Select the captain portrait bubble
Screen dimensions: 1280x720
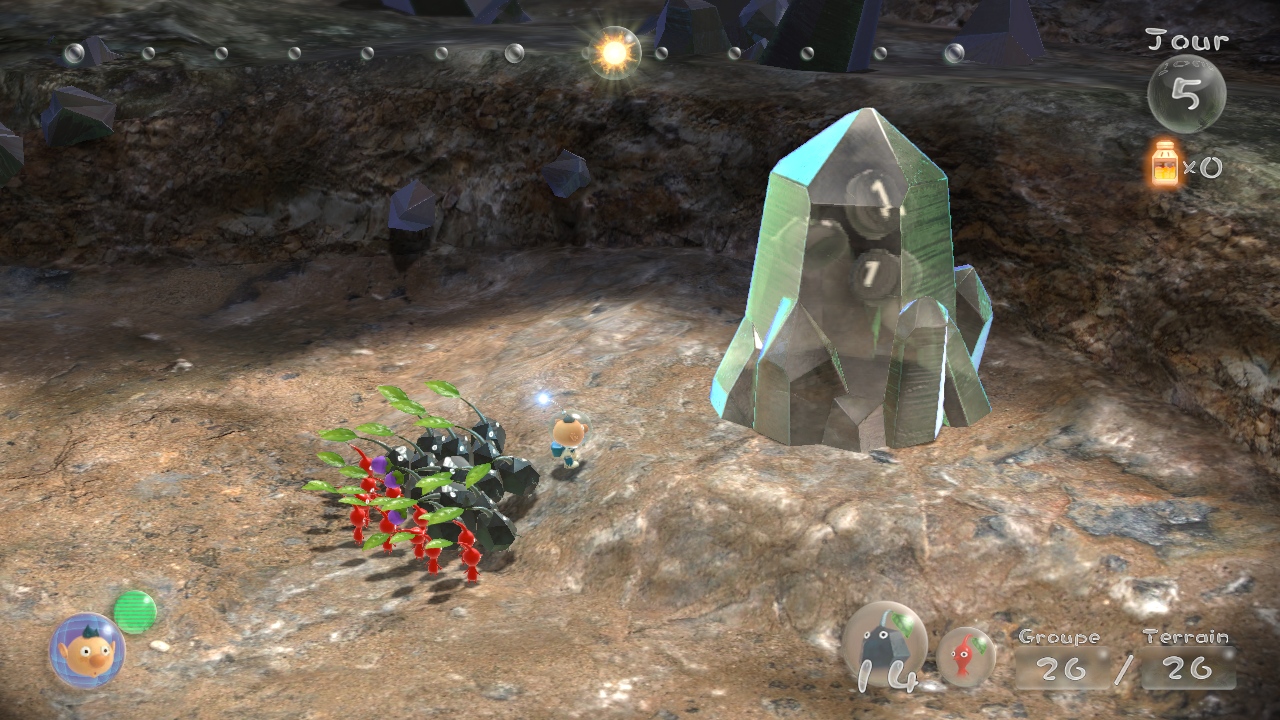pyautogui.click(x=87, y=651)
